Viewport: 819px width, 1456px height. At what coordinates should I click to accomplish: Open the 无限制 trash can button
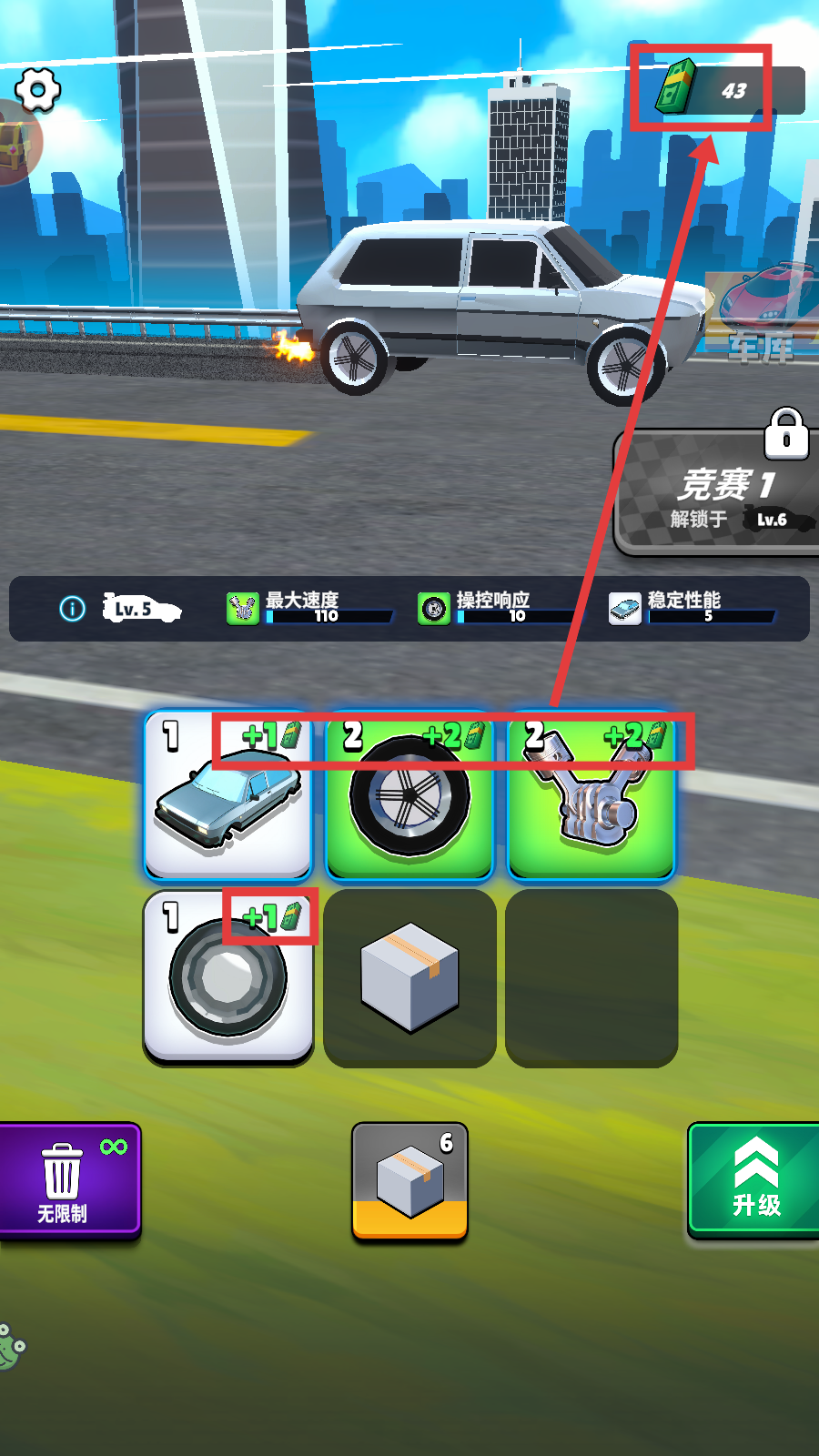point(67,1180)
